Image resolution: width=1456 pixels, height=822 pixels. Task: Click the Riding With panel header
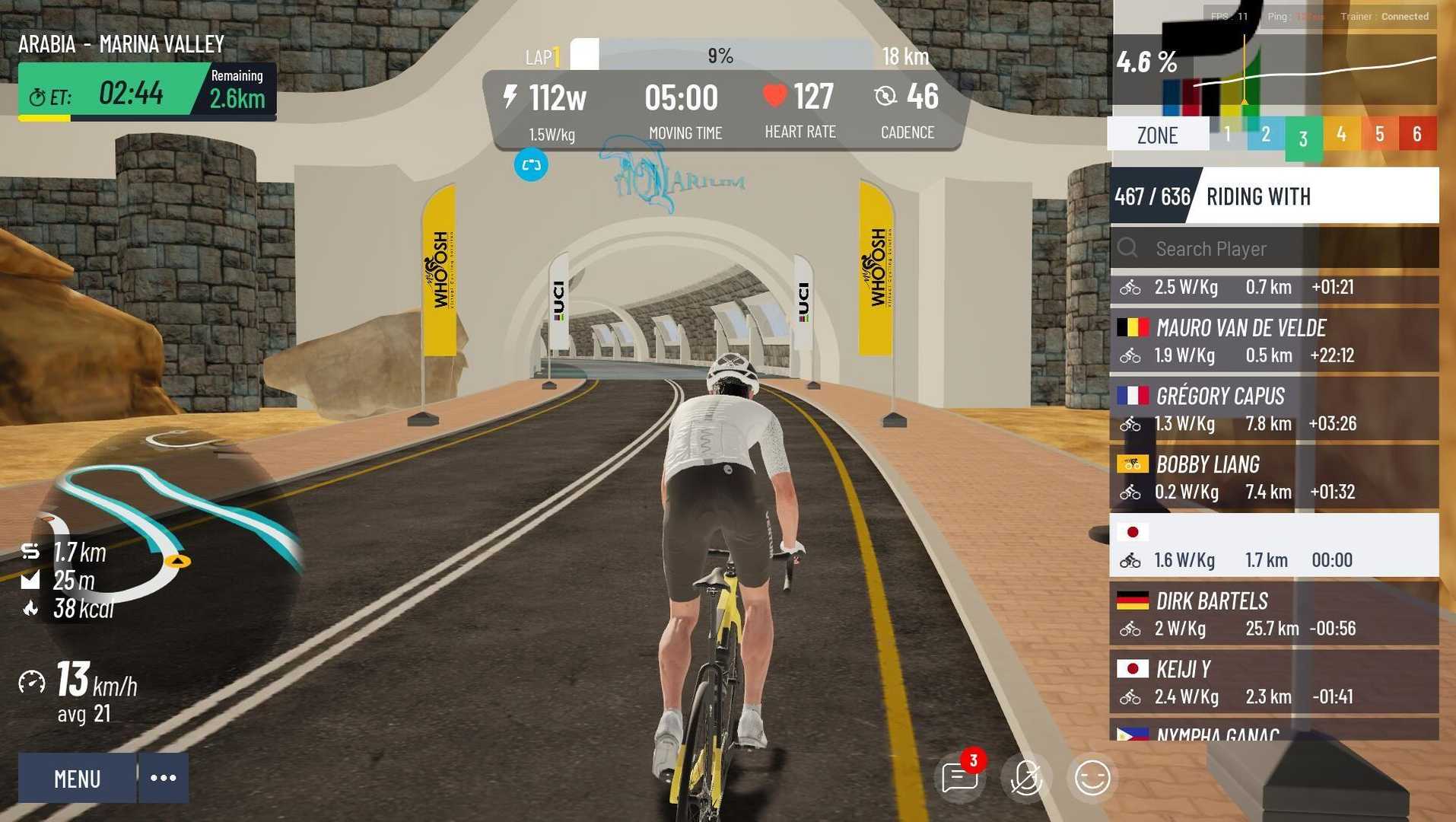coord(1275,196)
